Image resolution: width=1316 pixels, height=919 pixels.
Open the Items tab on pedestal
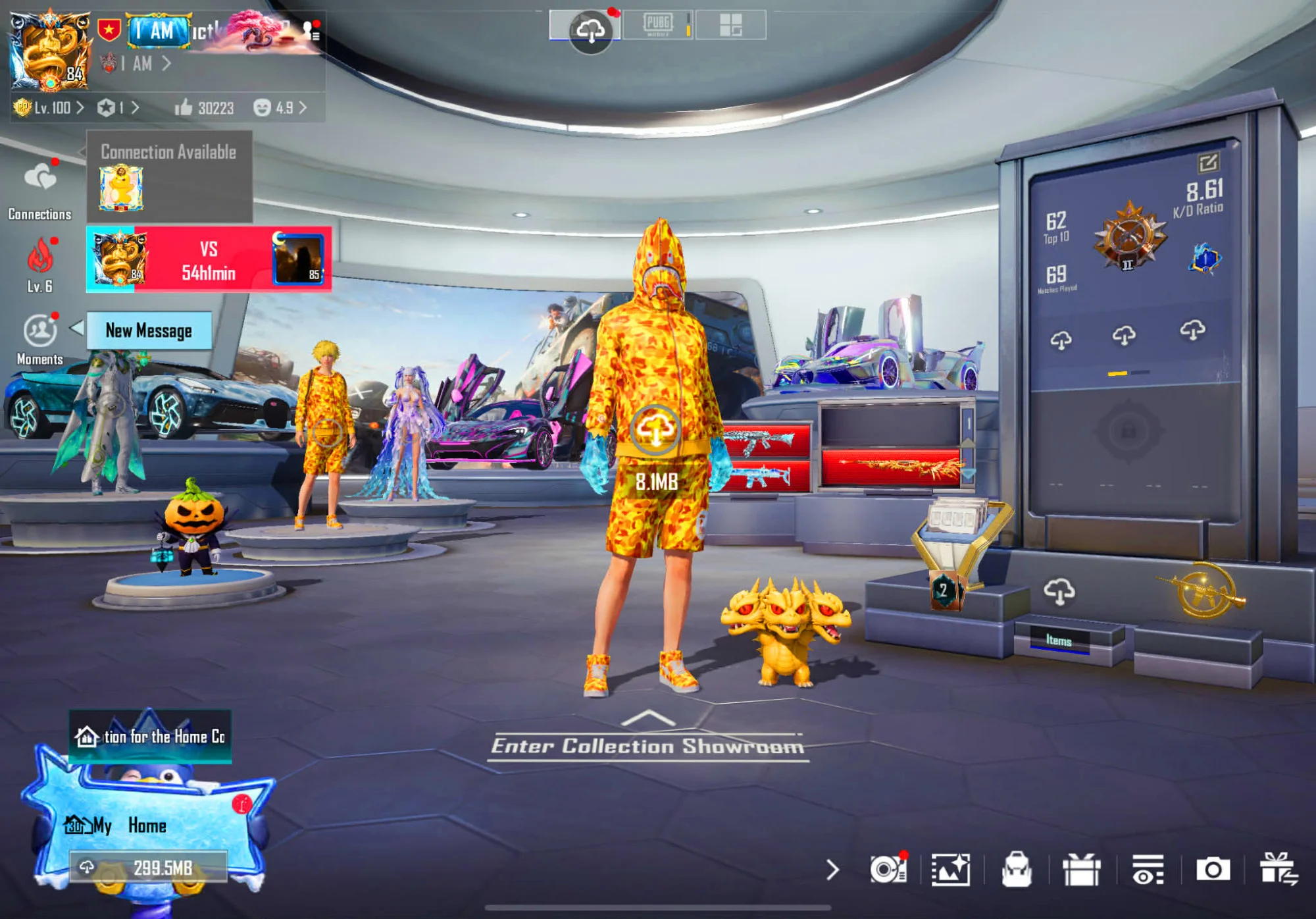1059,640
